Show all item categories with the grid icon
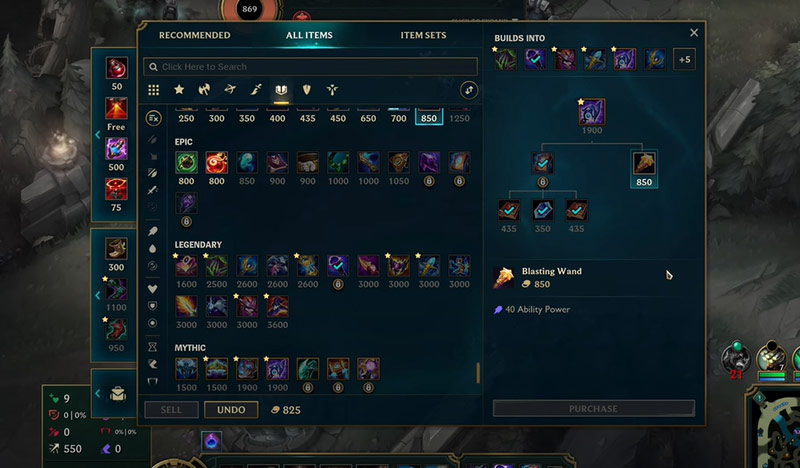The height and width of the screenshot is (468, 800). point(153,90)
